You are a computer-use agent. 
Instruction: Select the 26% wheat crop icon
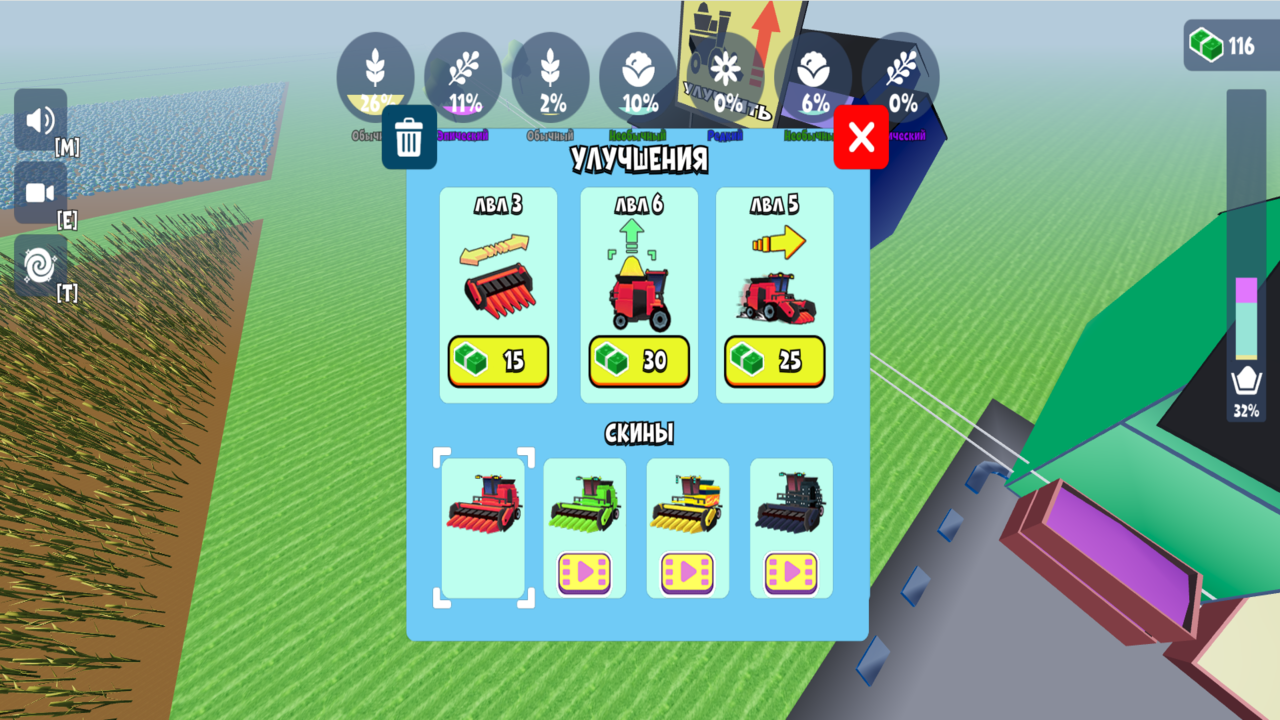click(376, 75)
